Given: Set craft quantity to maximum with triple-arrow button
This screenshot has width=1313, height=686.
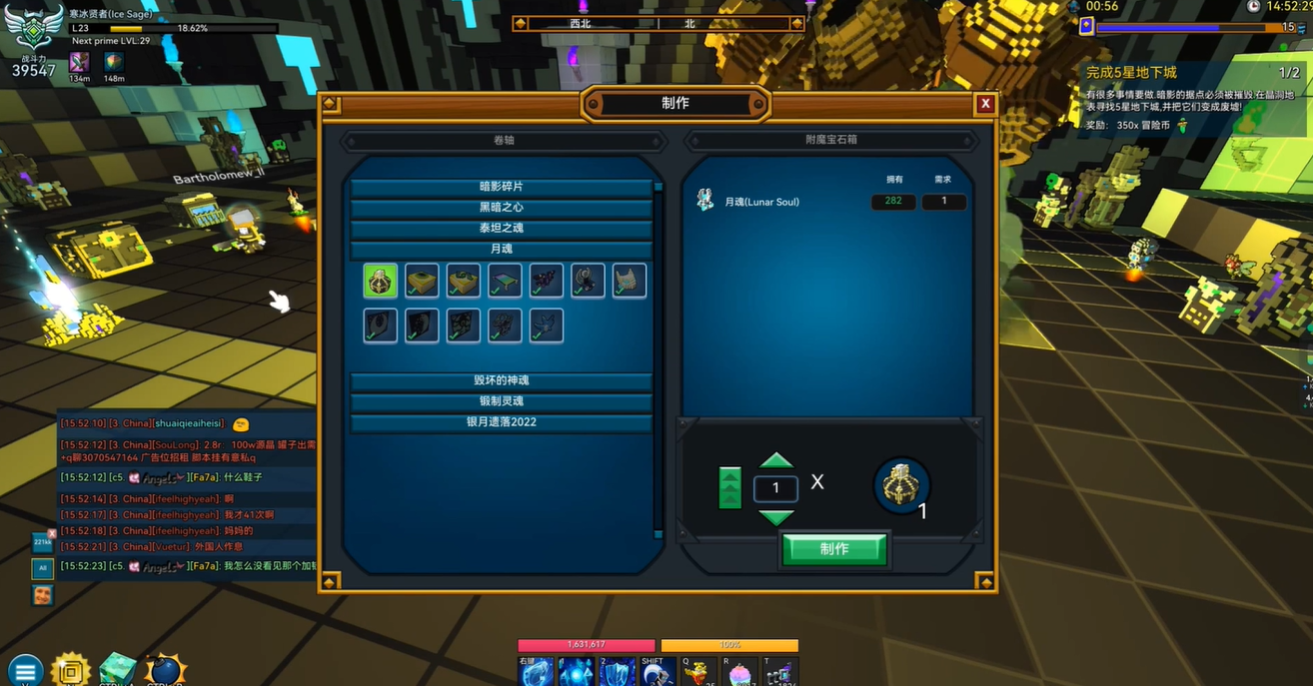Looking at the screenshot, I should point(730,488).
